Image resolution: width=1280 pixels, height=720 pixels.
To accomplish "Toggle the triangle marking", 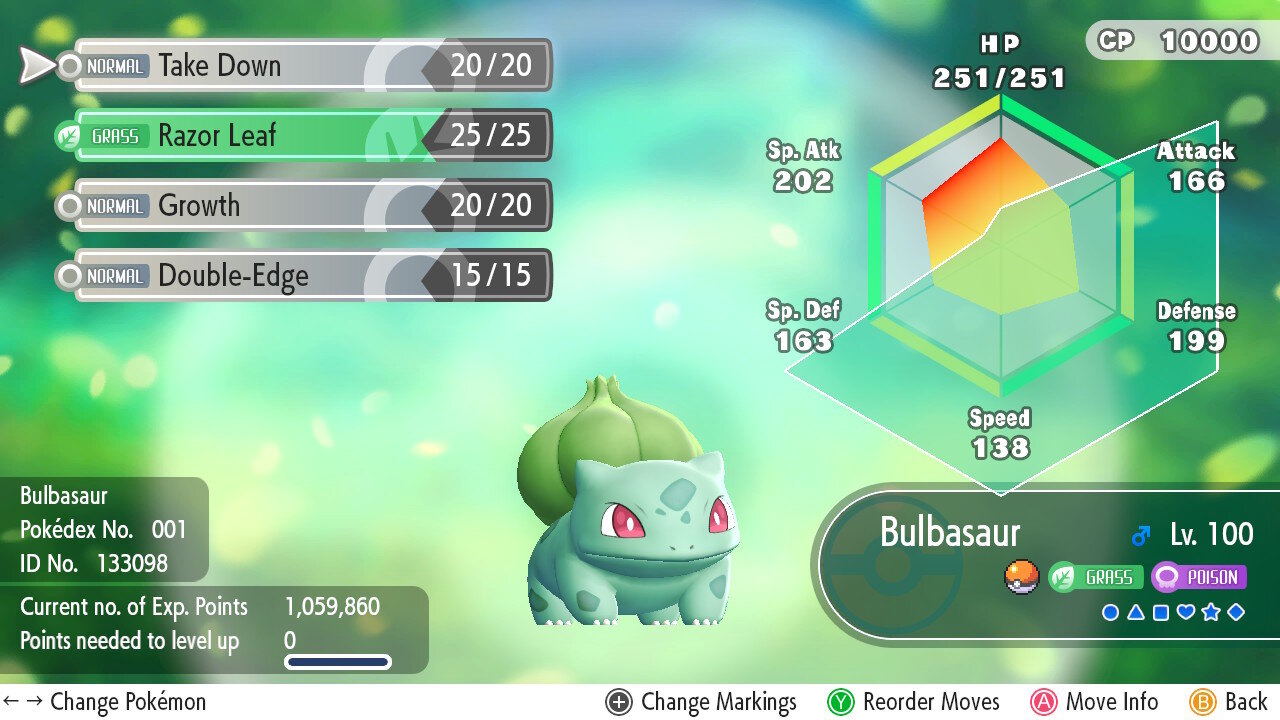I will (x=1135, y=612).
